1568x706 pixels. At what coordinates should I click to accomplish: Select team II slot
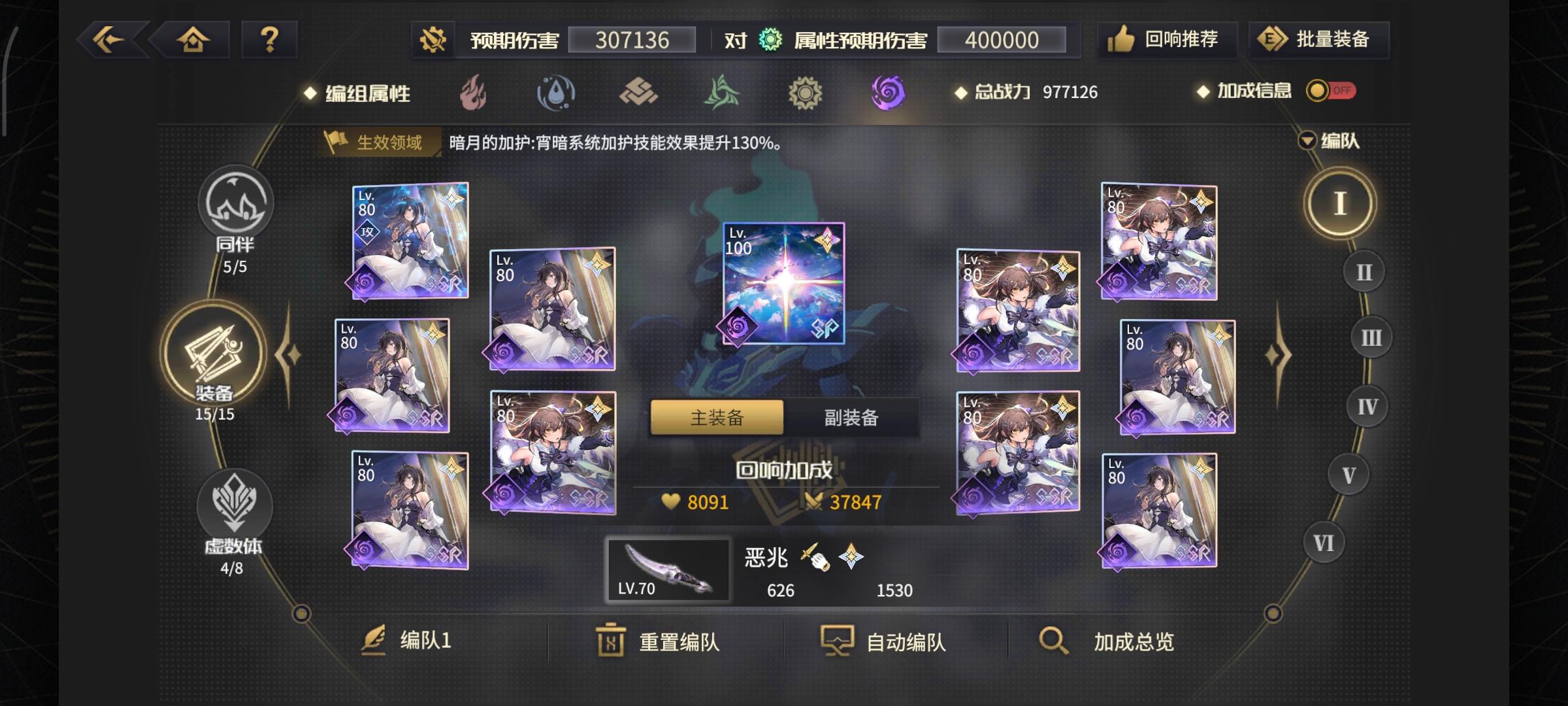pos(1363,270)
